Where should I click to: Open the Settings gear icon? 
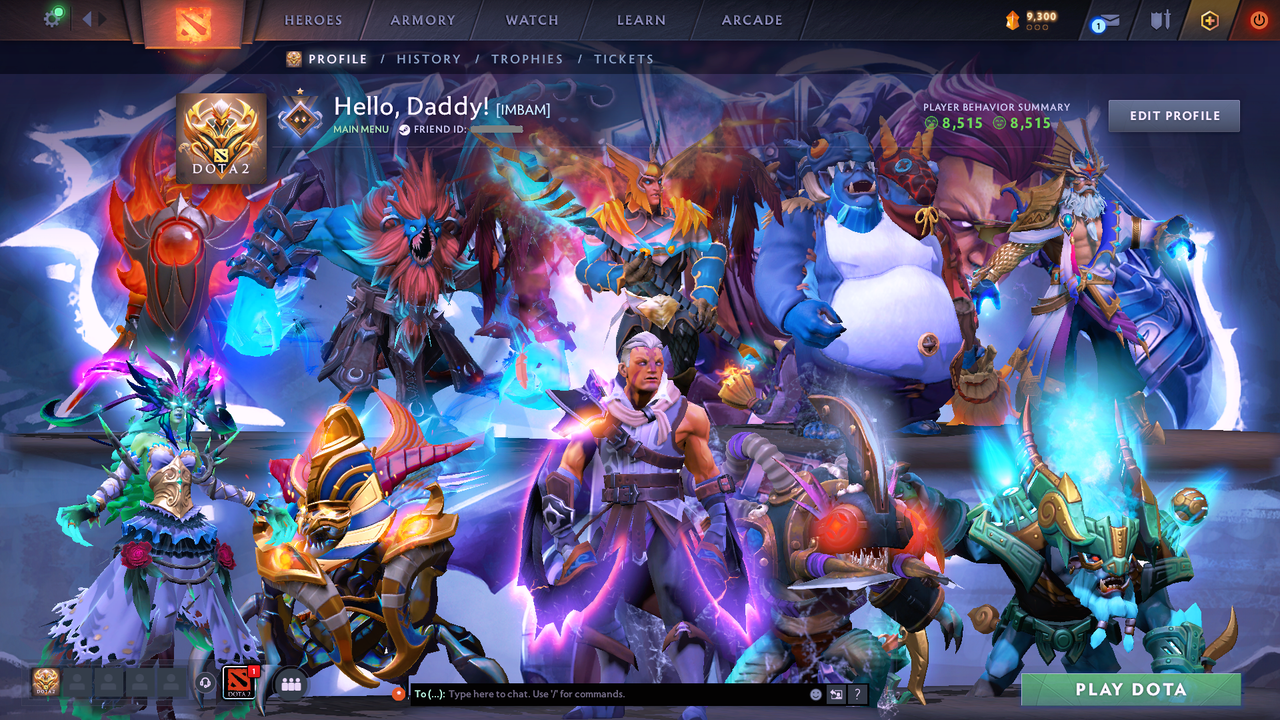(x=53, y=17)
